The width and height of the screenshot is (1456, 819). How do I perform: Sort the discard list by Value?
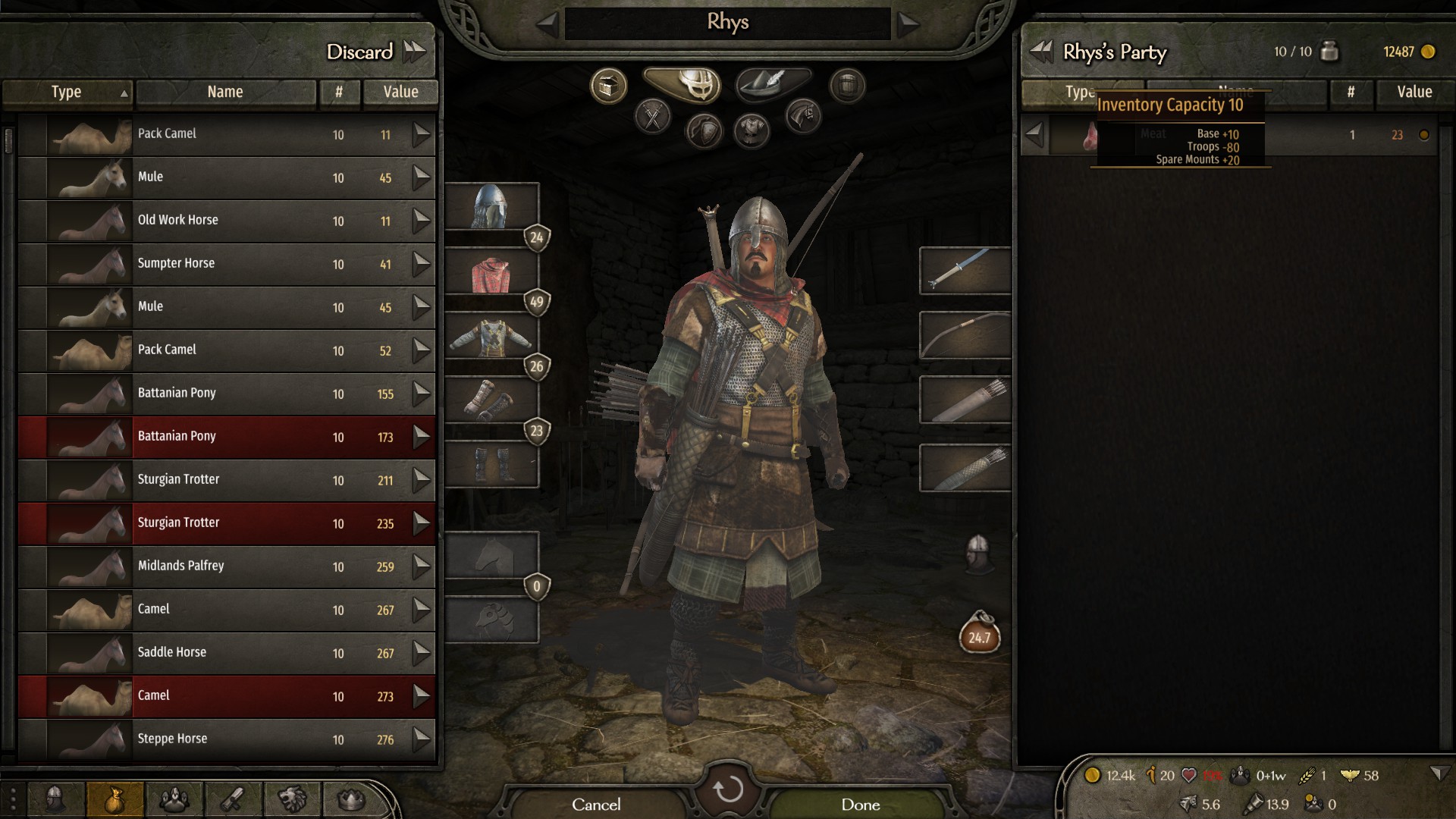[x=400, y=92]
